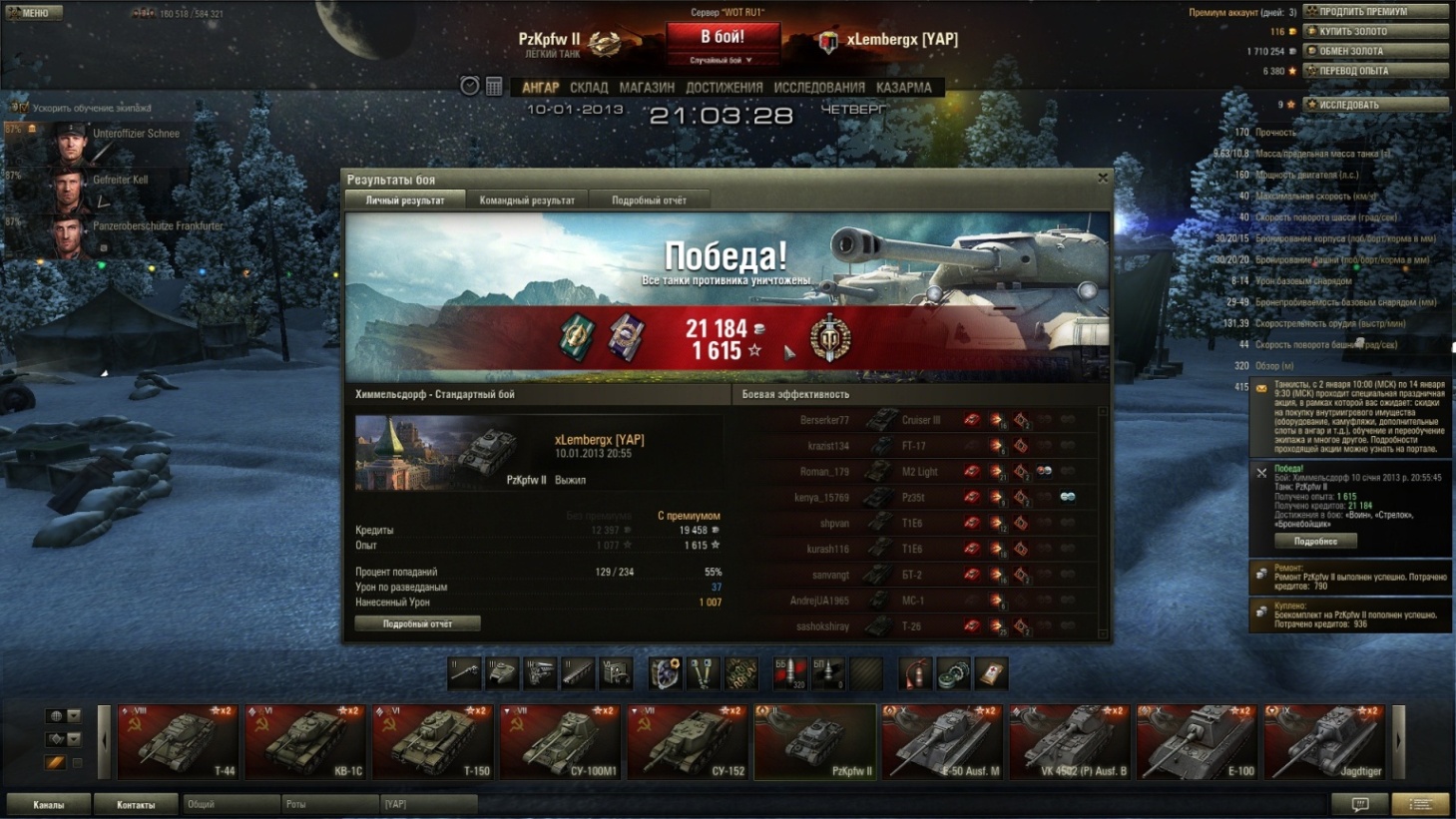The height and width of the screenshot is (819, 1456).
Task: Open ОБМЕН ЗОЛОТА
Action: [x=1376, y=51]
